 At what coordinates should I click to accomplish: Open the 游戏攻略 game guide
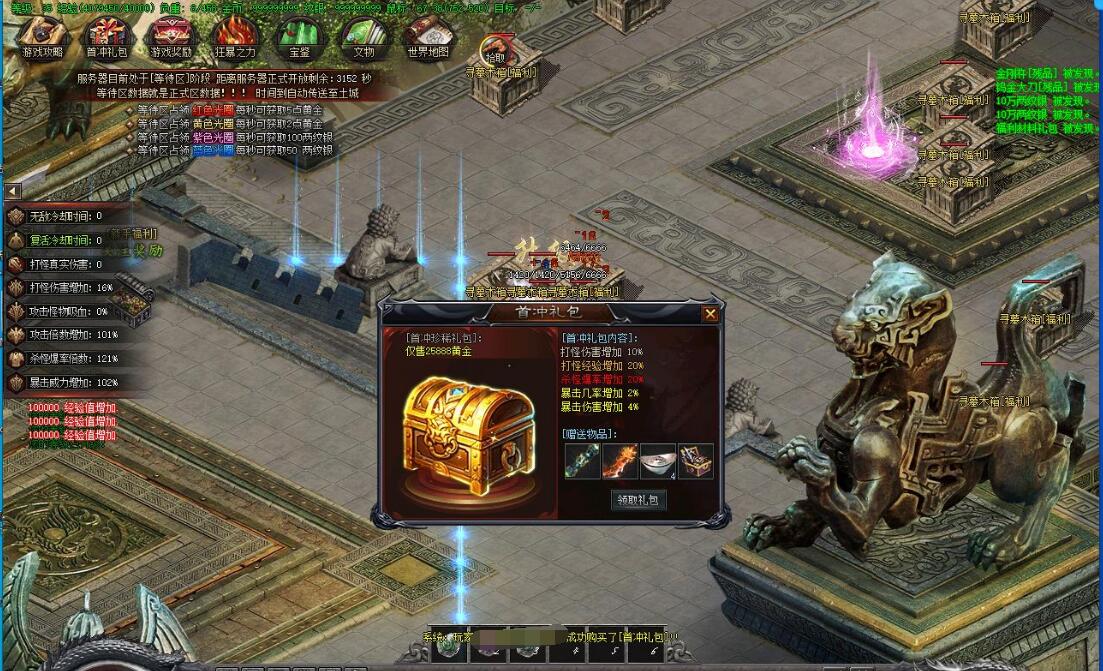point(41,38)
